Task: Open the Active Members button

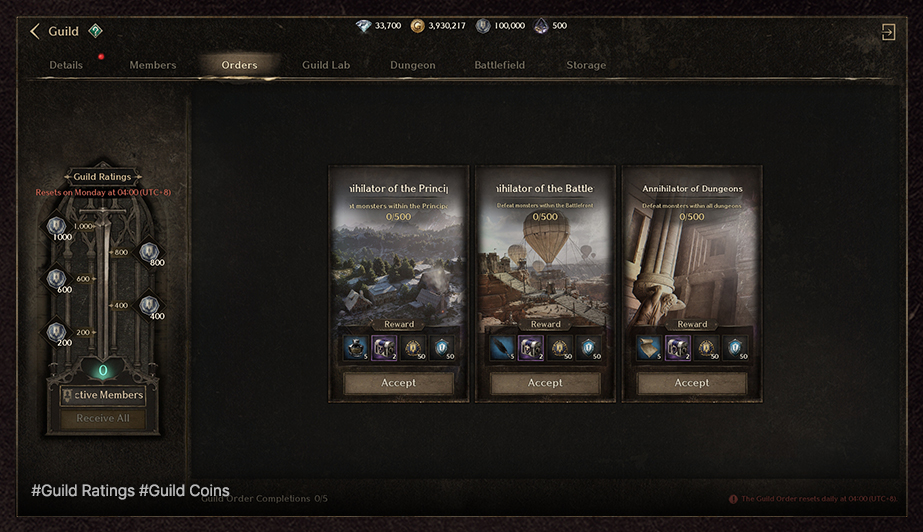Action: pyautogui.click(x=102, y=395)
